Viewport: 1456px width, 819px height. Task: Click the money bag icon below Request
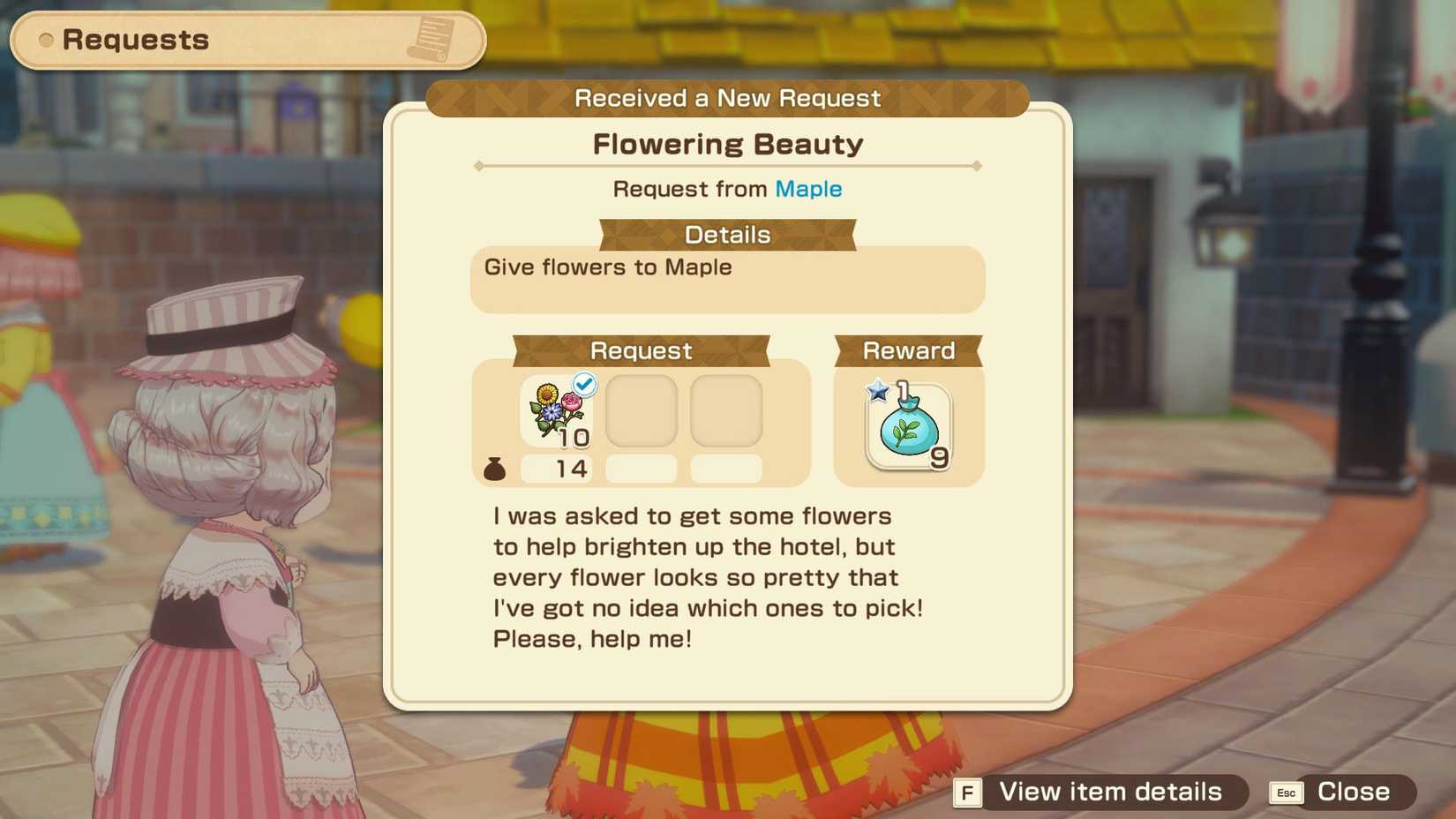[x=495, y=469]
